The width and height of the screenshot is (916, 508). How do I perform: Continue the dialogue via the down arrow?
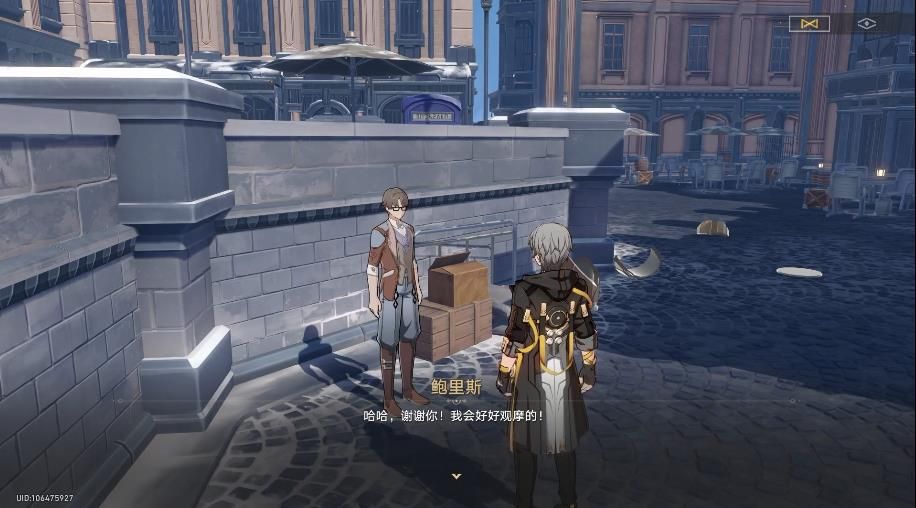tap(457, 476)
